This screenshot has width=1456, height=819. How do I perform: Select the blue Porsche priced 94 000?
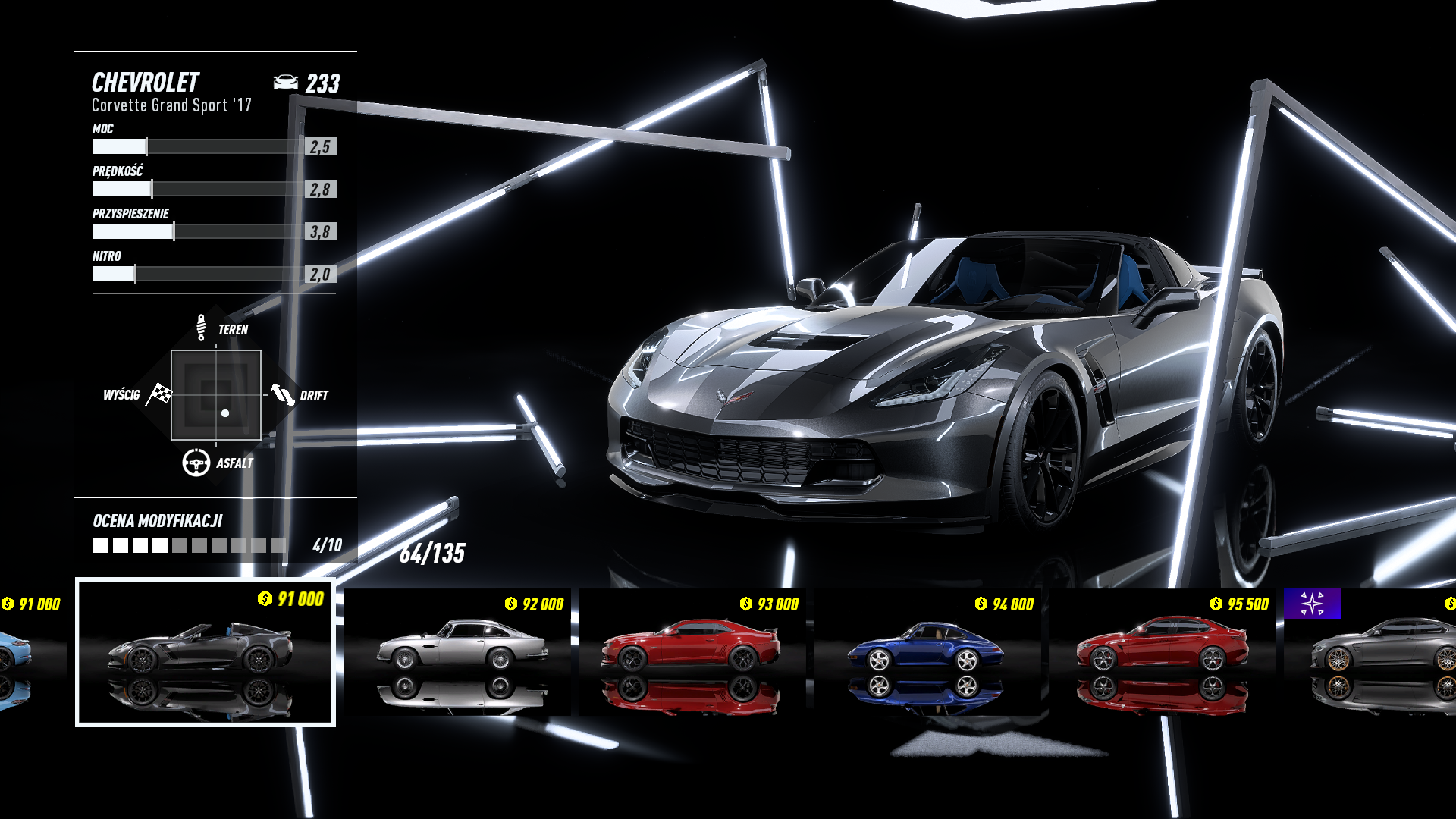[927, 652]
